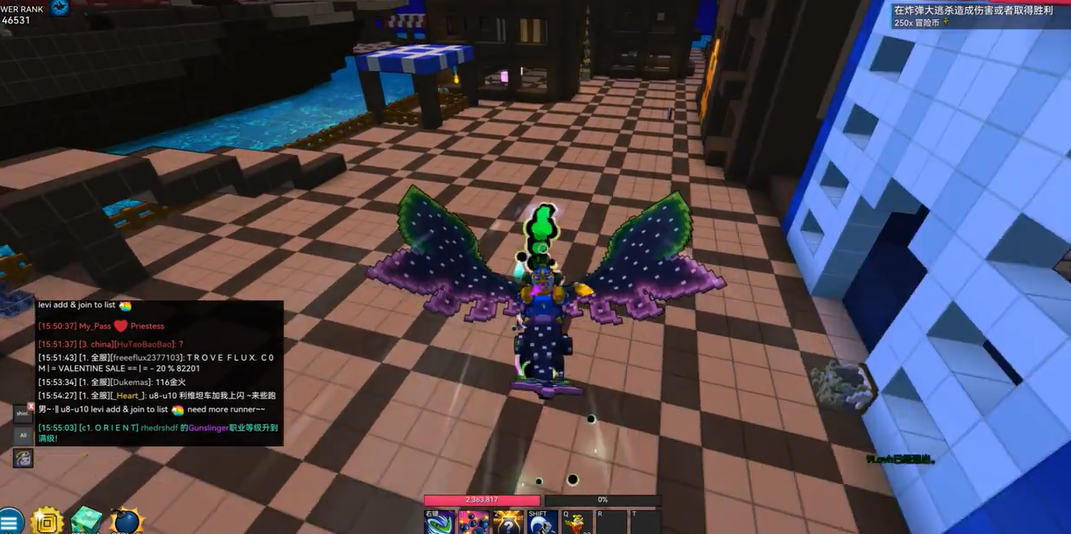Use the blue bomb cluster ability
Image resolution: width=1071 pixels, height=534 pixels.
(473, 522)
